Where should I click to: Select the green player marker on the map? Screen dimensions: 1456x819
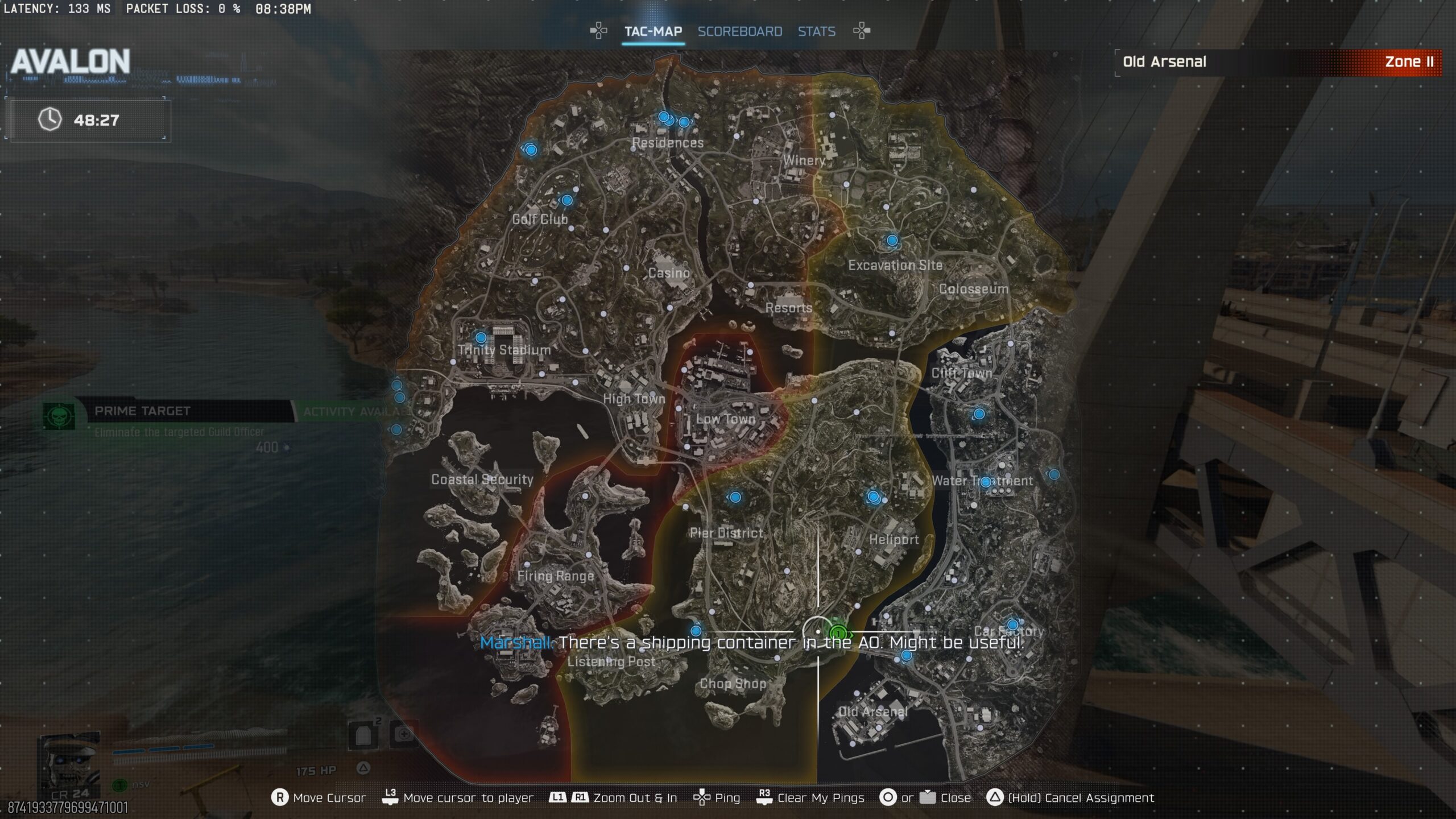[x=838, y=632]
